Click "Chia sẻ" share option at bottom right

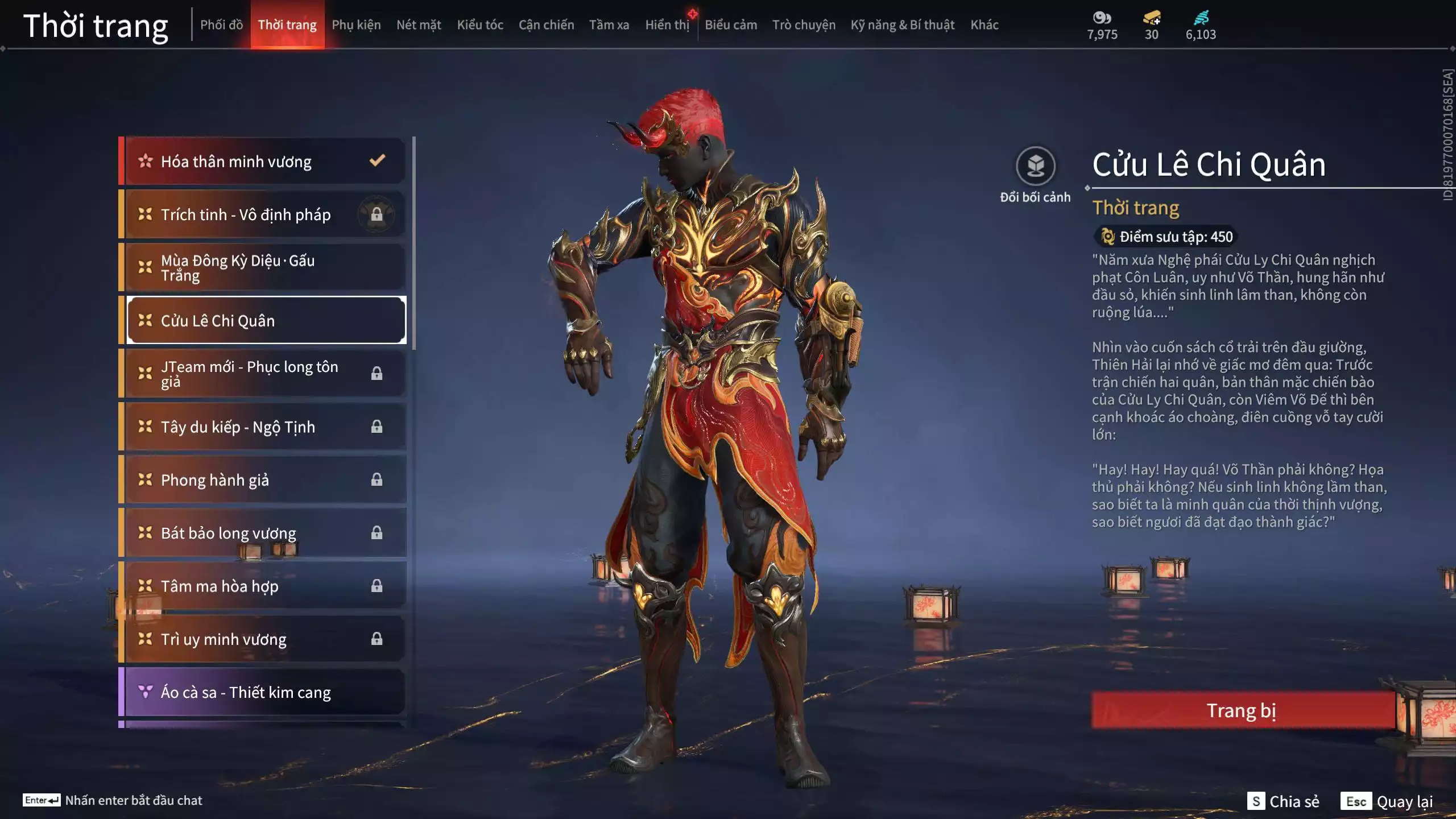tap(1295, 802)
